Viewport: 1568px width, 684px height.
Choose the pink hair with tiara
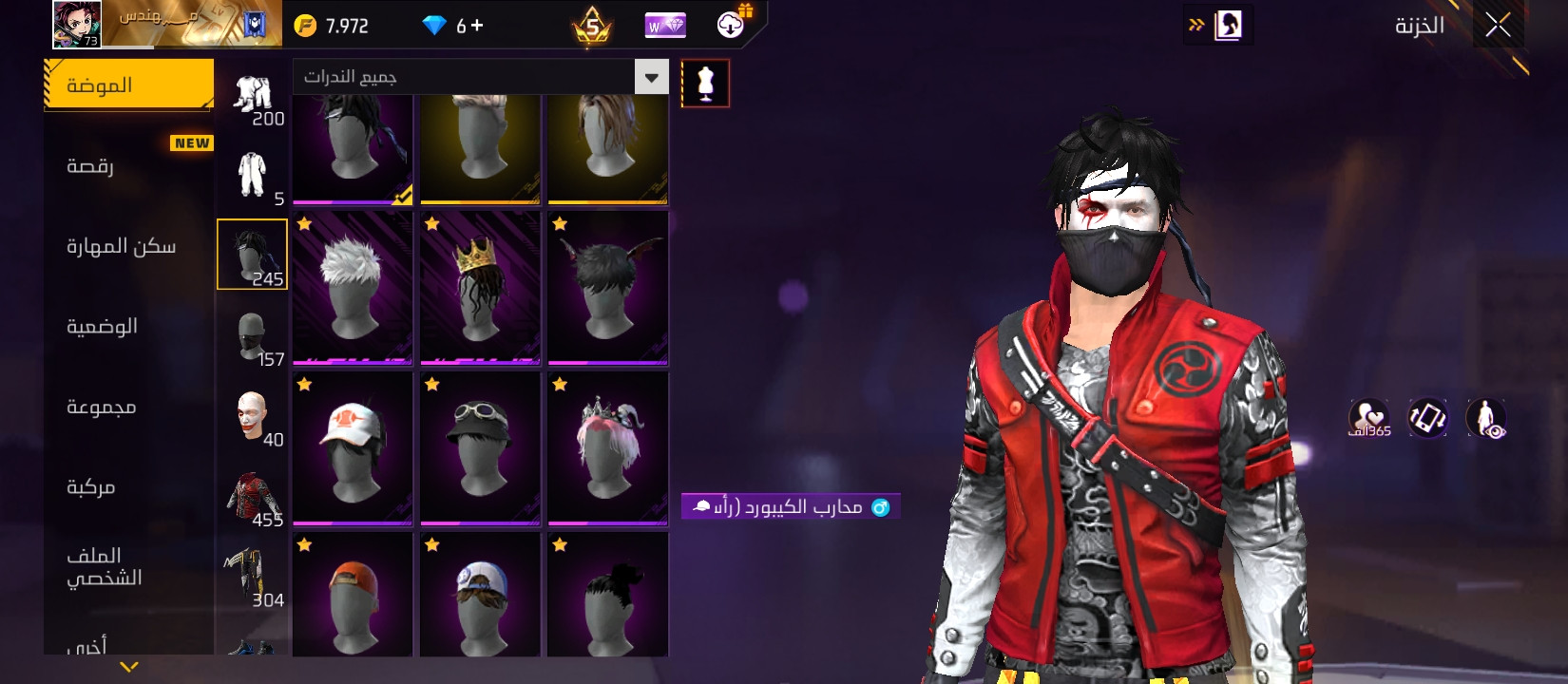(x=607, y=448)
